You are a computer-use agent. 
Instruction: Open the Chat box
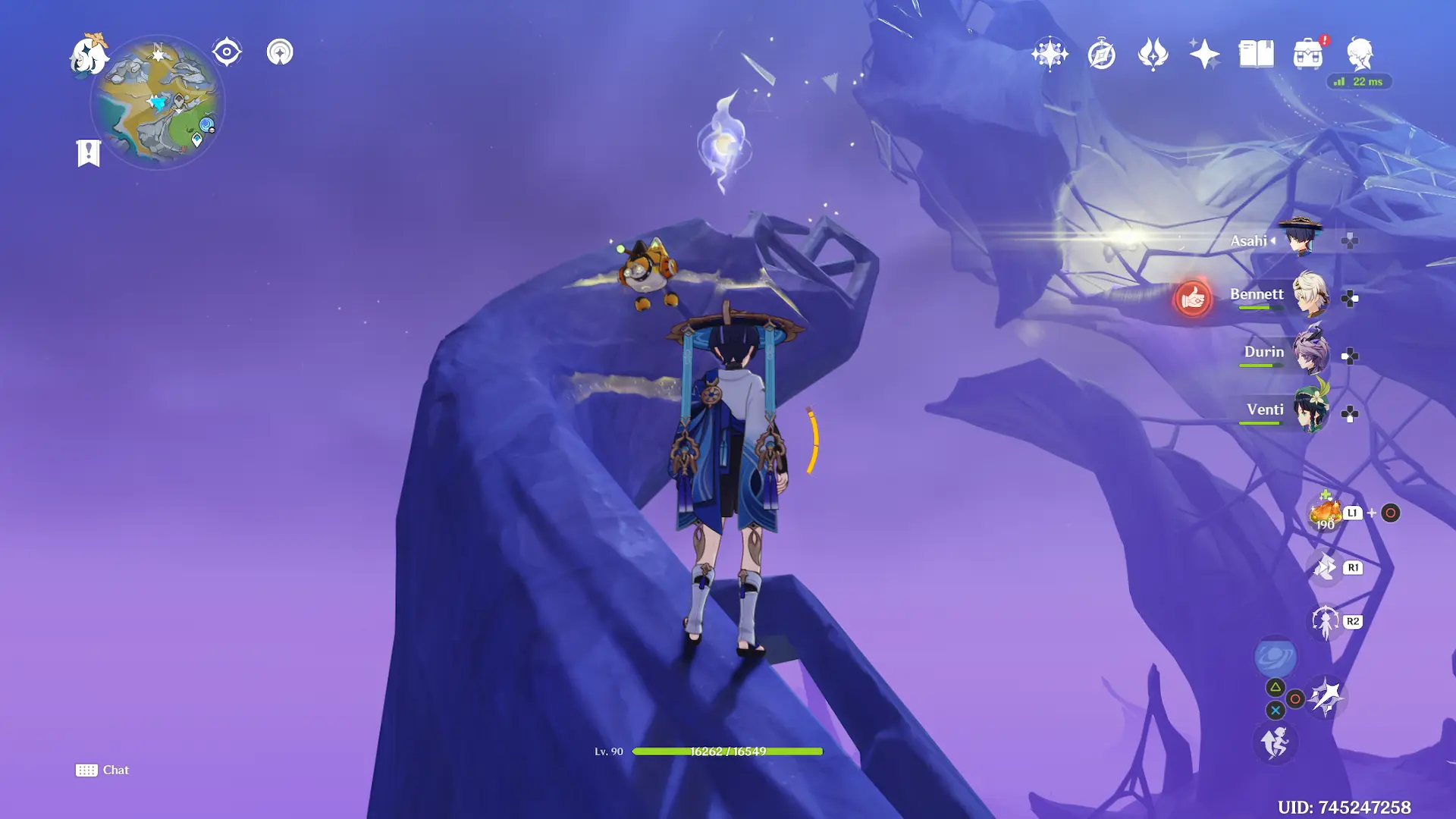(x=102, y=770)
